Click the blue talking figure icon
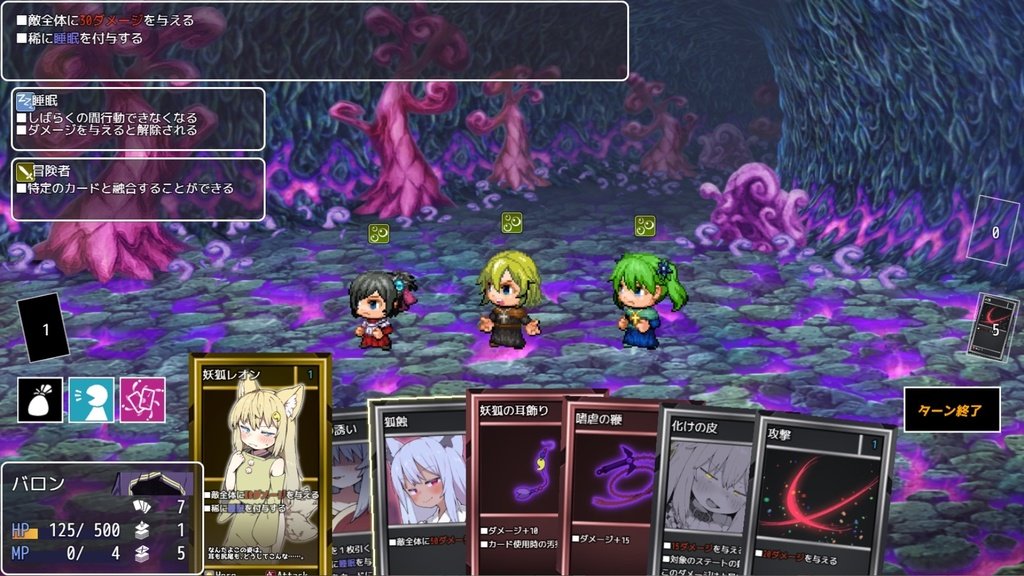The width and height of the screenshot is (1024, 576). (91, 400)
